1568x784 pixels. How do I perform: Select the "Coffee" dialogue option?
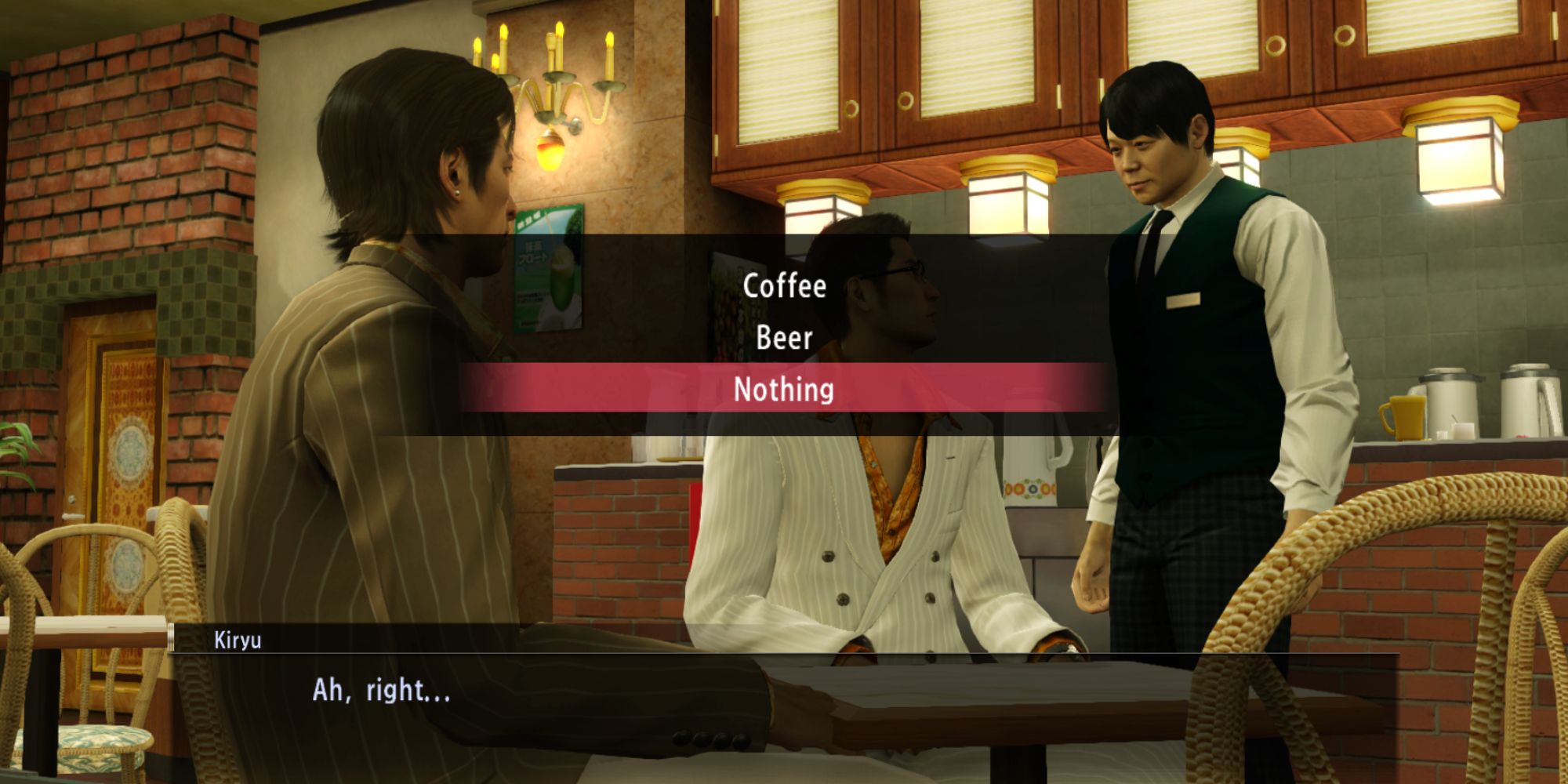click(x=784, y=286)
